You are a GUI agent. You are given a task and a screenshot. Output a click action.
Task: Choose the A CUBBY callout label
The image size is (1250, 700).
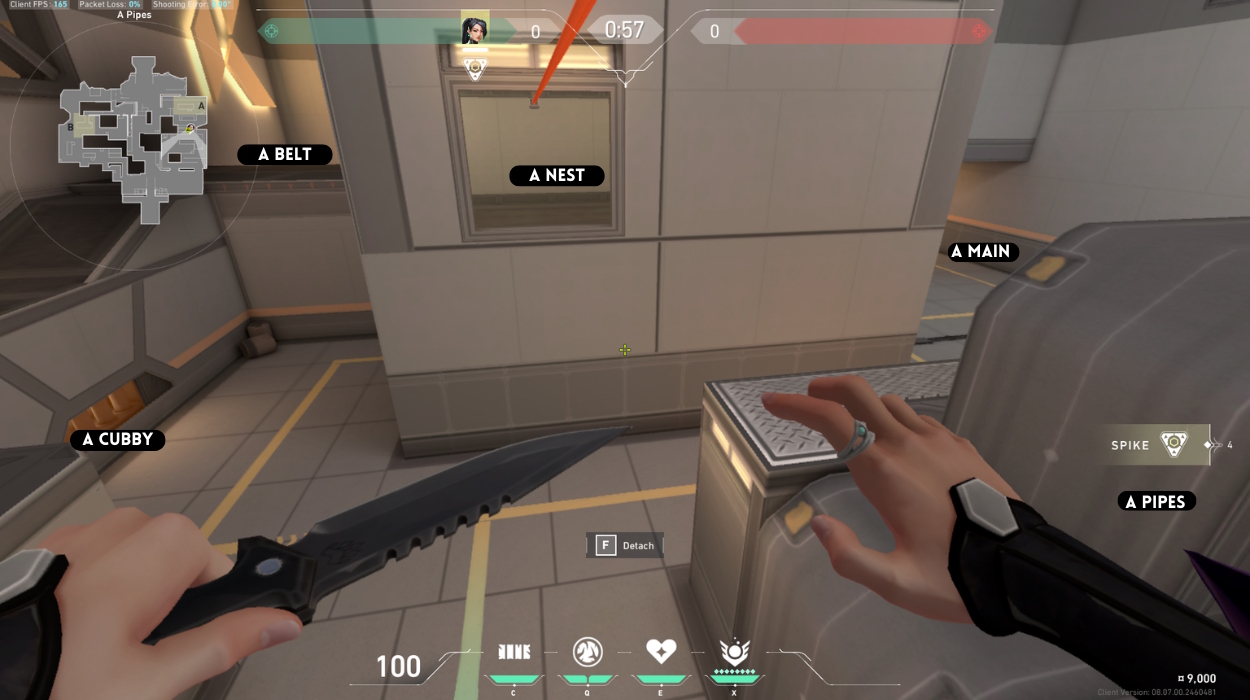[118, 440]
